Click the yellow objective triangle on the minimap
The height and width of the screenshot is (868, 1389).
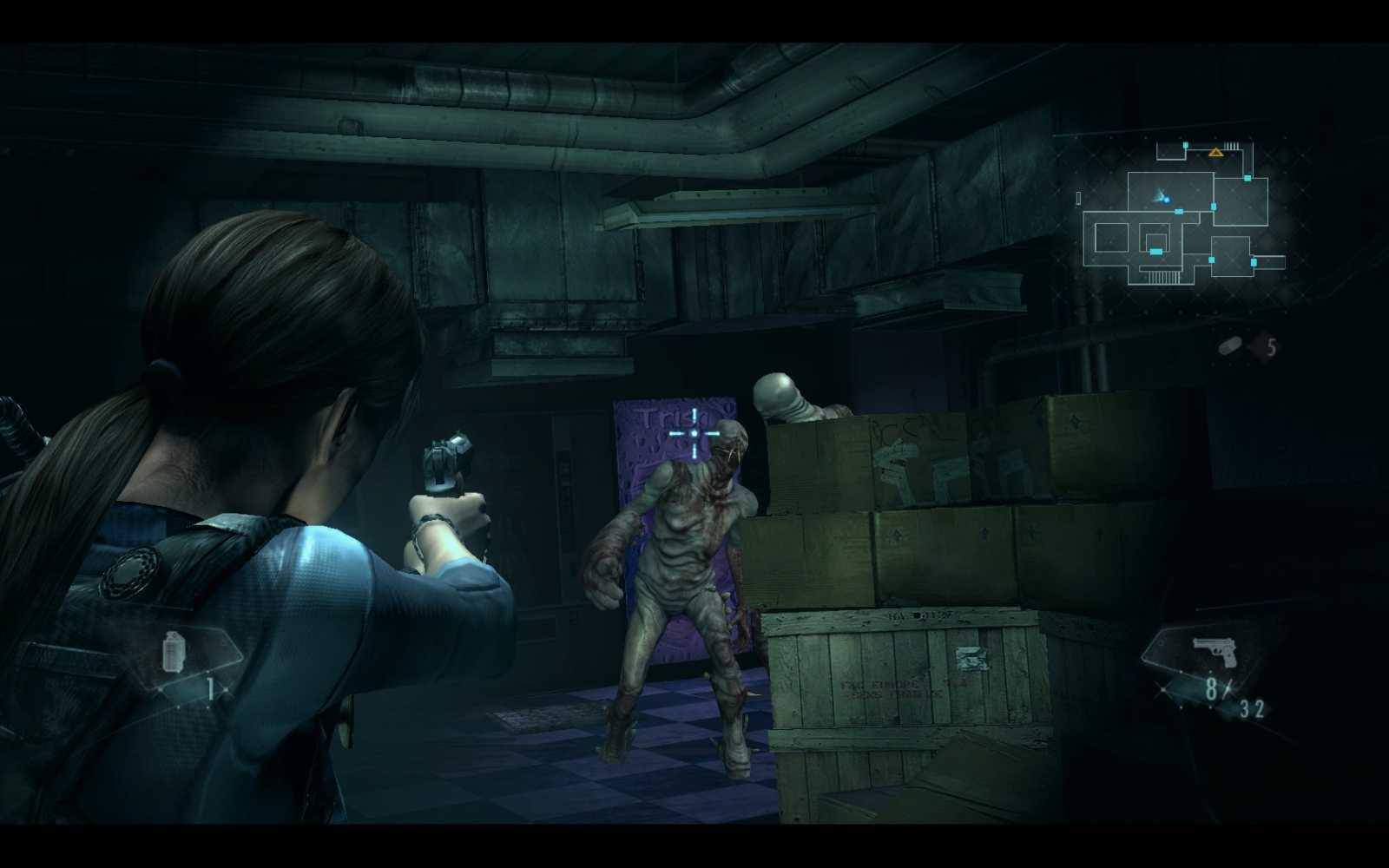(1215, 153)
